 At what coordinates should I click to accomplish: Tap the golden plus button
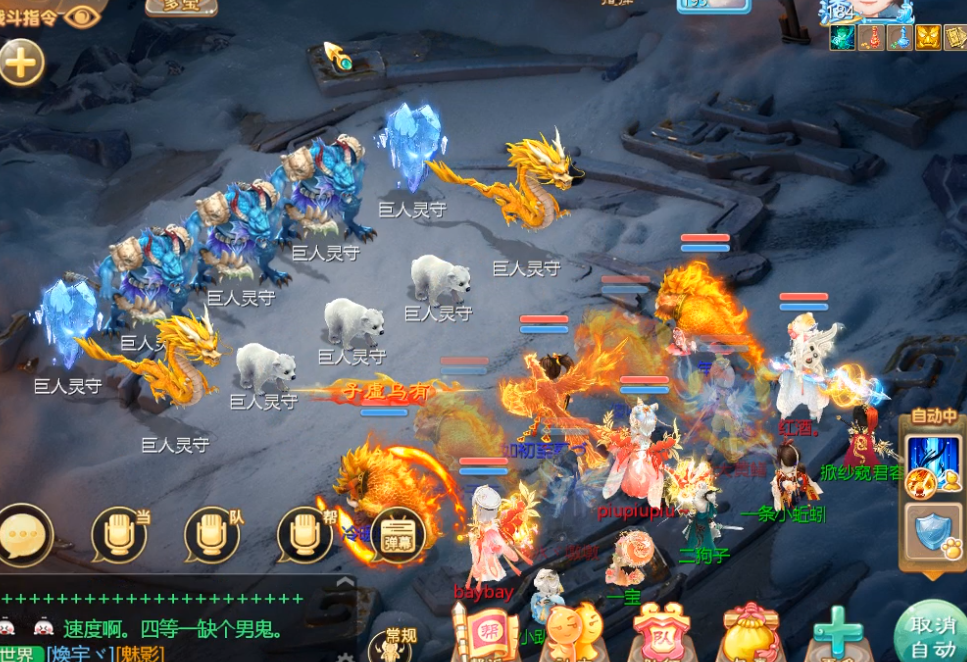click(21, 63)
